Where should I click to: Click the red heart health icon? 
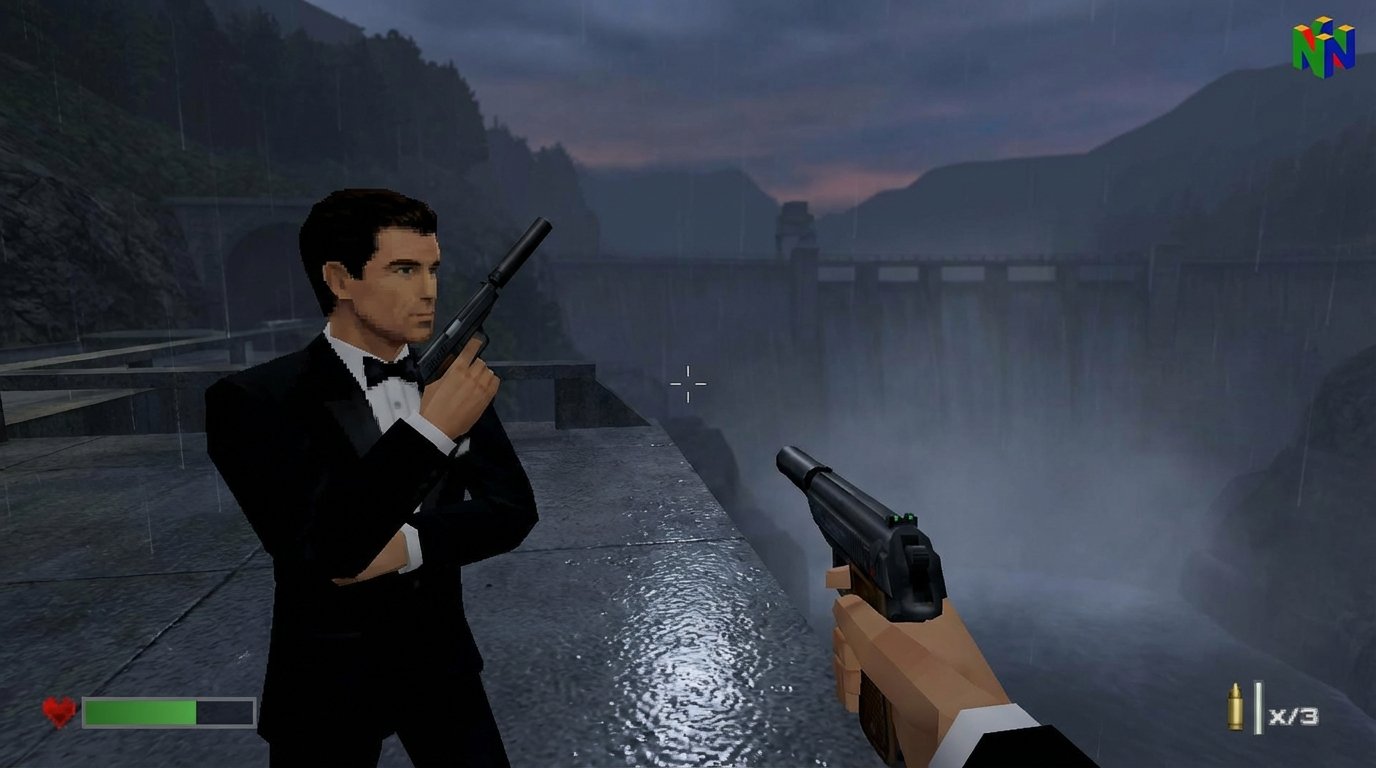57,712
